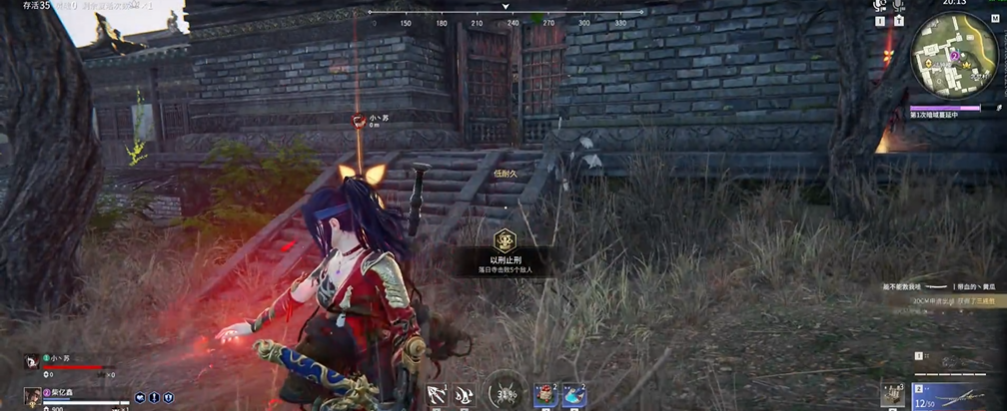Click the purple numbered teammate marker on minimap

955,57
